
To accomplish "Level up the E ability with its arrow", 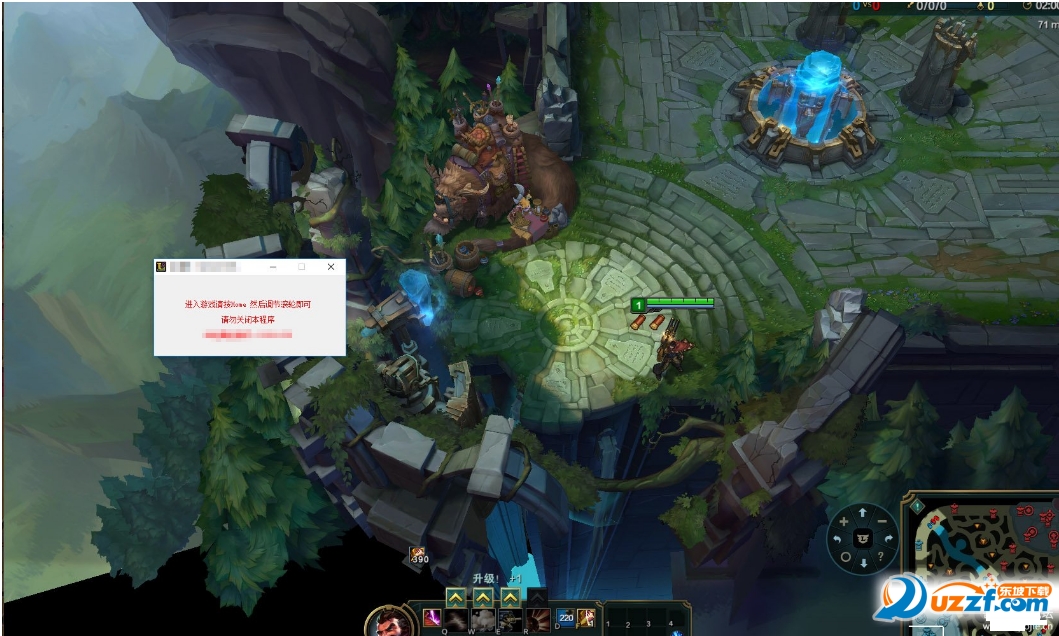I will point(510,598).
